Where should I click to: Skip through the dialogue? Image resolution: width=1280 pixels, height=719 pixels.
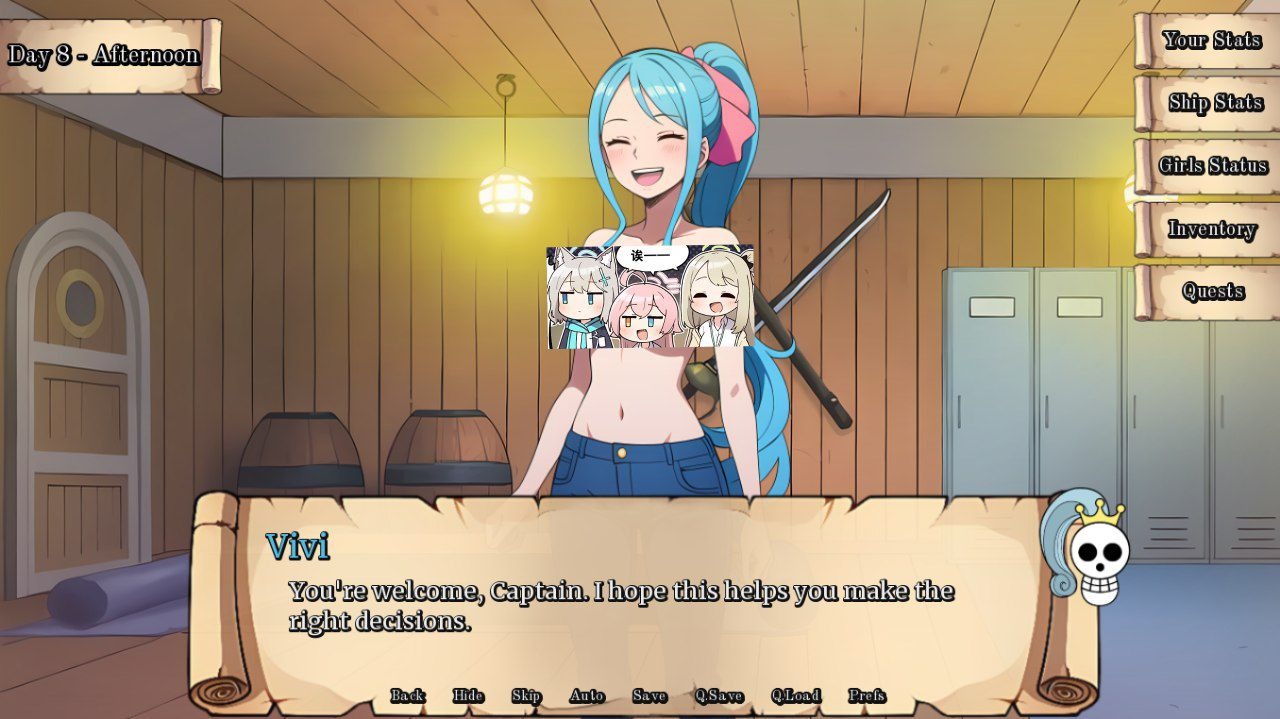tap(526, 696)
